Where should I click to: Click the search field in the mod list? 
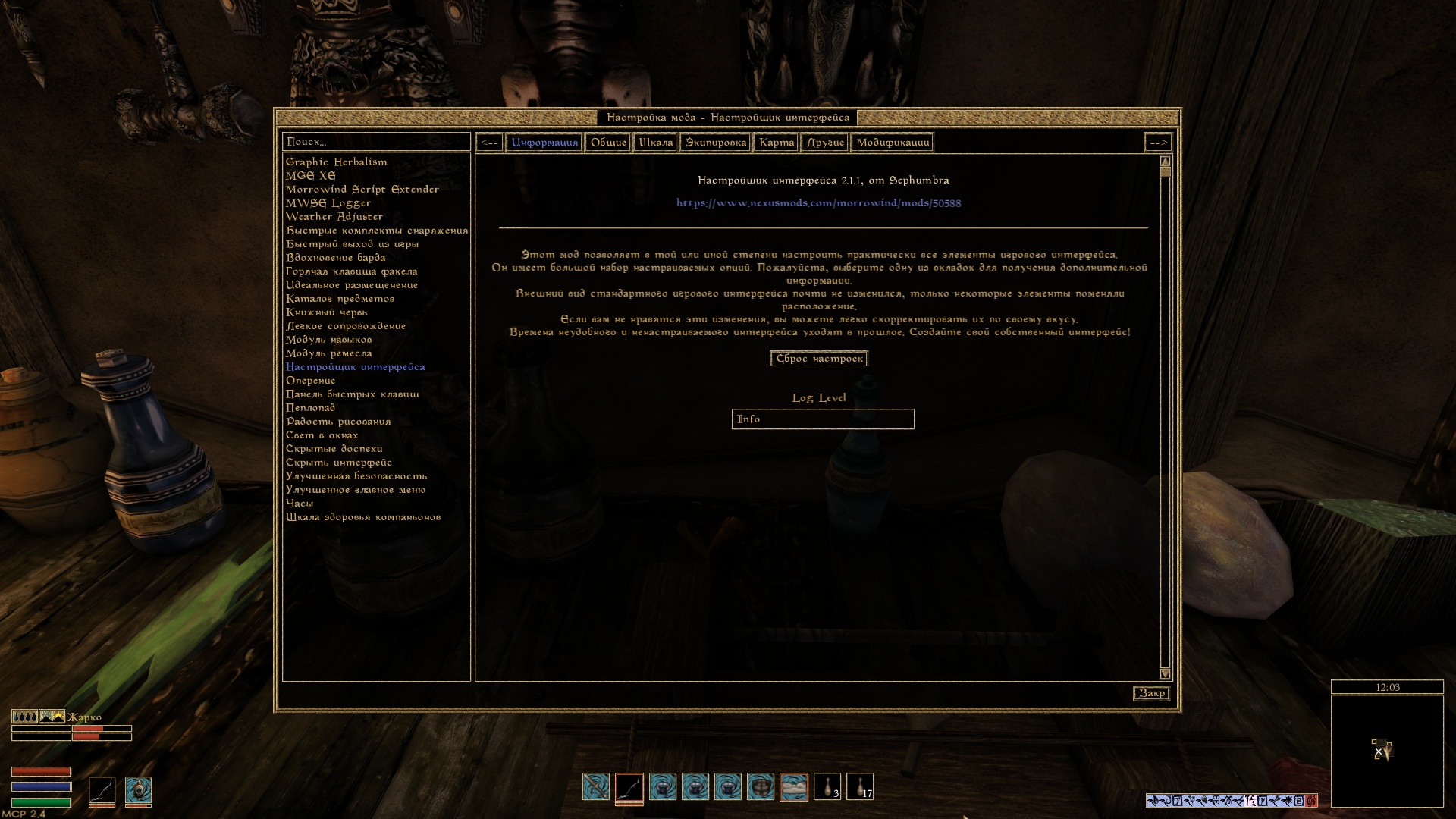coord(376,142)
